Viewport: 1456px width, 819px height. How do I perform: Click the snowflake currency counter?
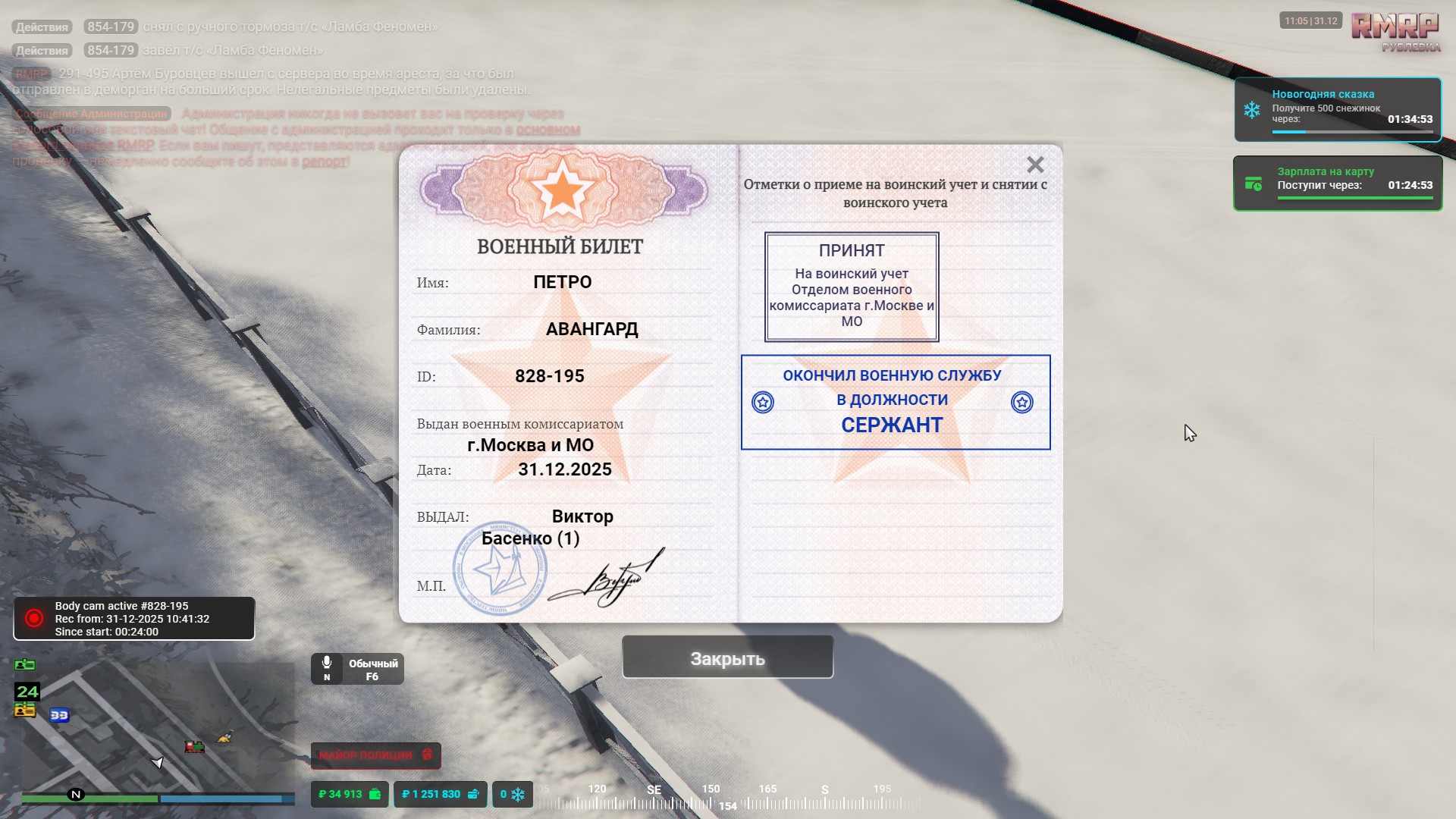513,794
